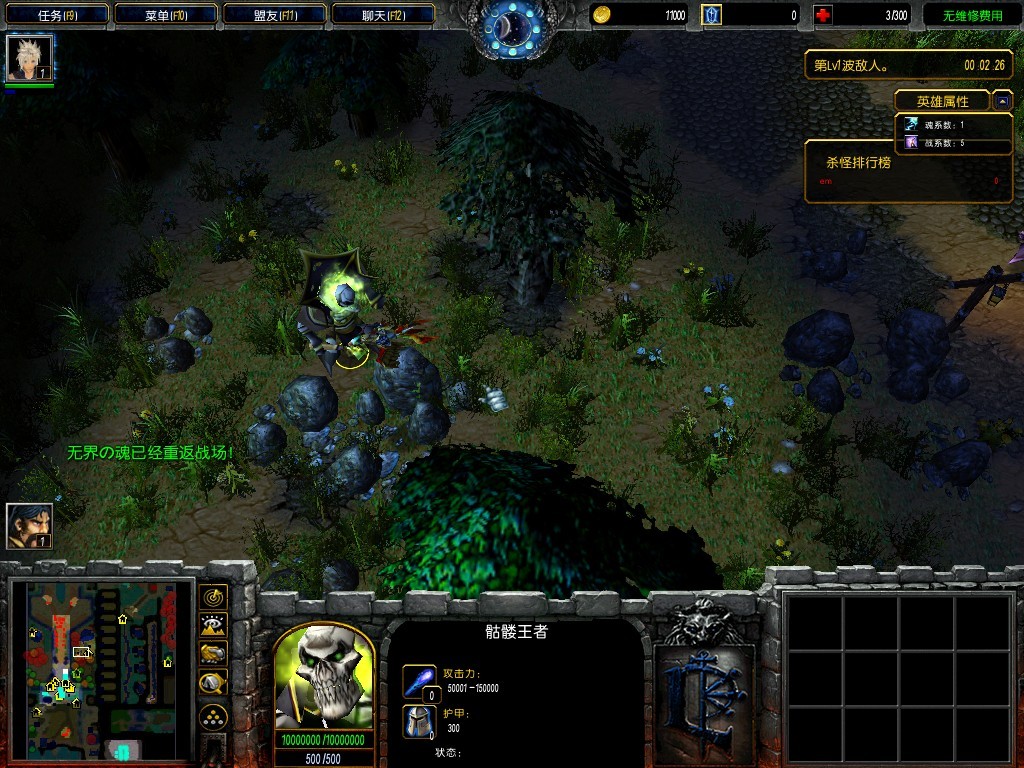Click the 骷髅王者 skull unit portrait
1024x768 pixels.
pos(324,680)
